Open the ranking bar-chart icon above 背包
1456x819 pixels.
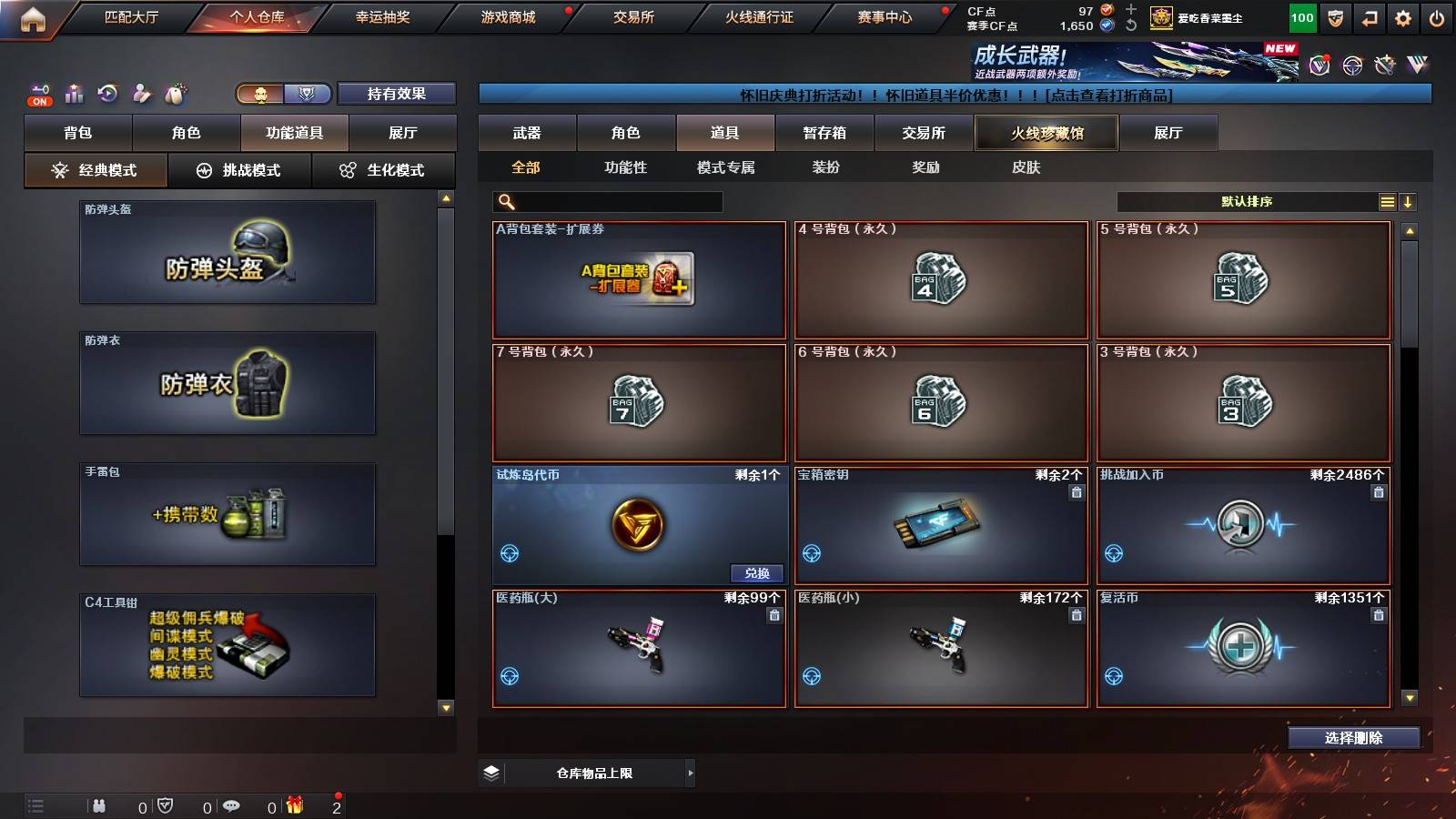pos(73,93)
